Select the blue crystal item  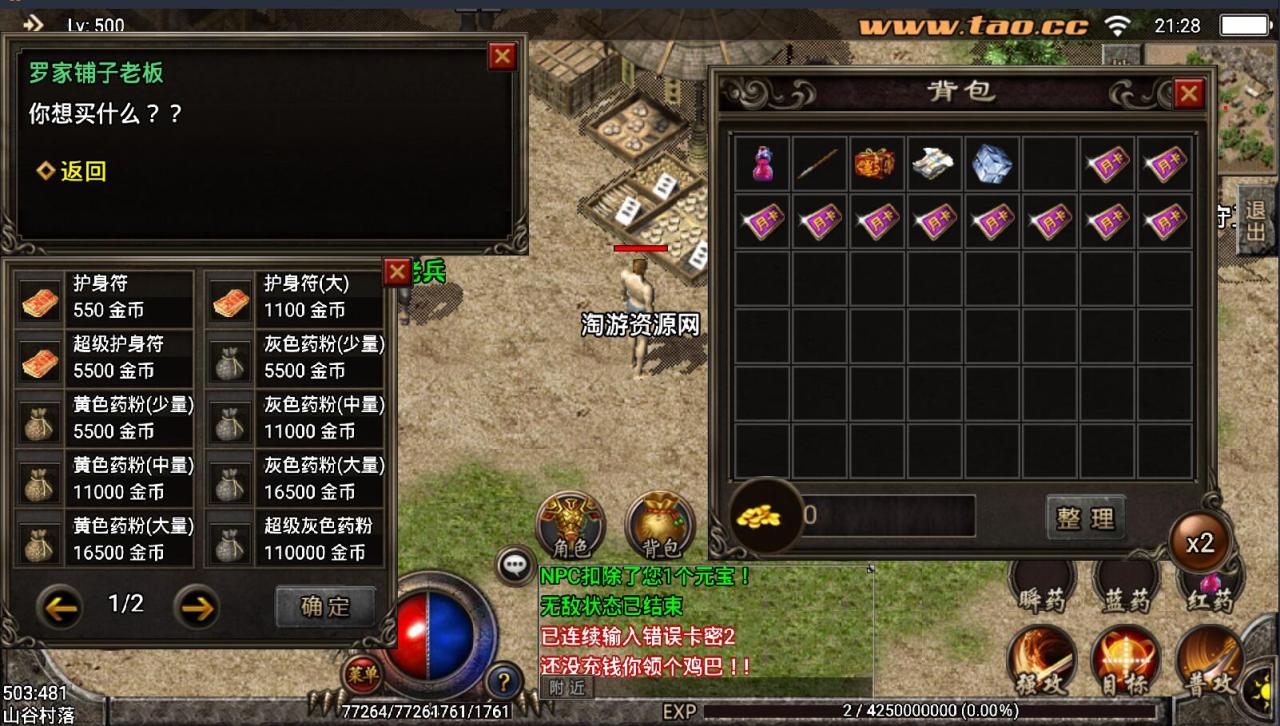[x=991, y=164]
